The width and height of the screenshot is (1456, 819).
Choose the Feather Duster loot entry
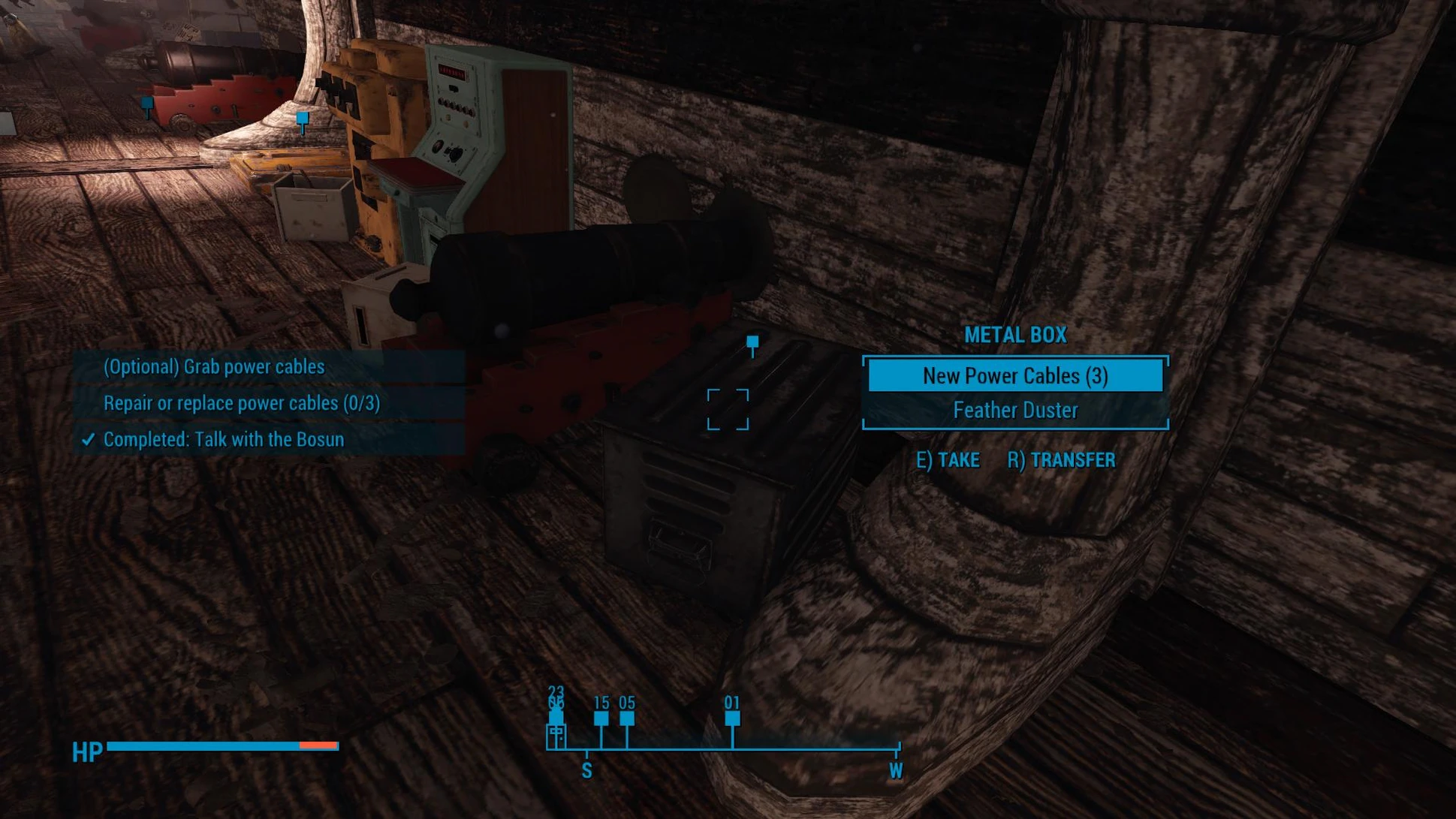[1014, 411]
